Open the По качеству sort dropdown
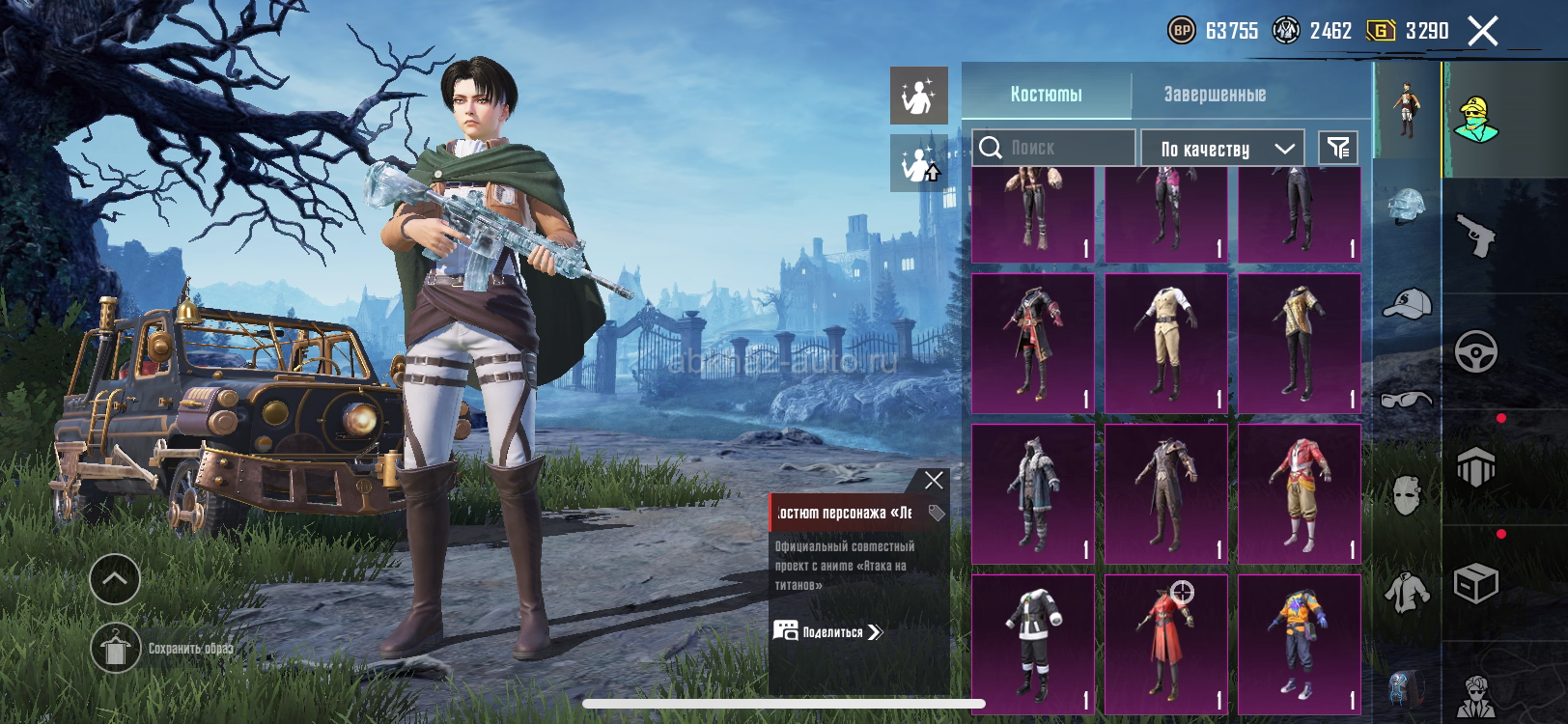The width and height of the screenshot is (1568, 724). (1222, 149)
